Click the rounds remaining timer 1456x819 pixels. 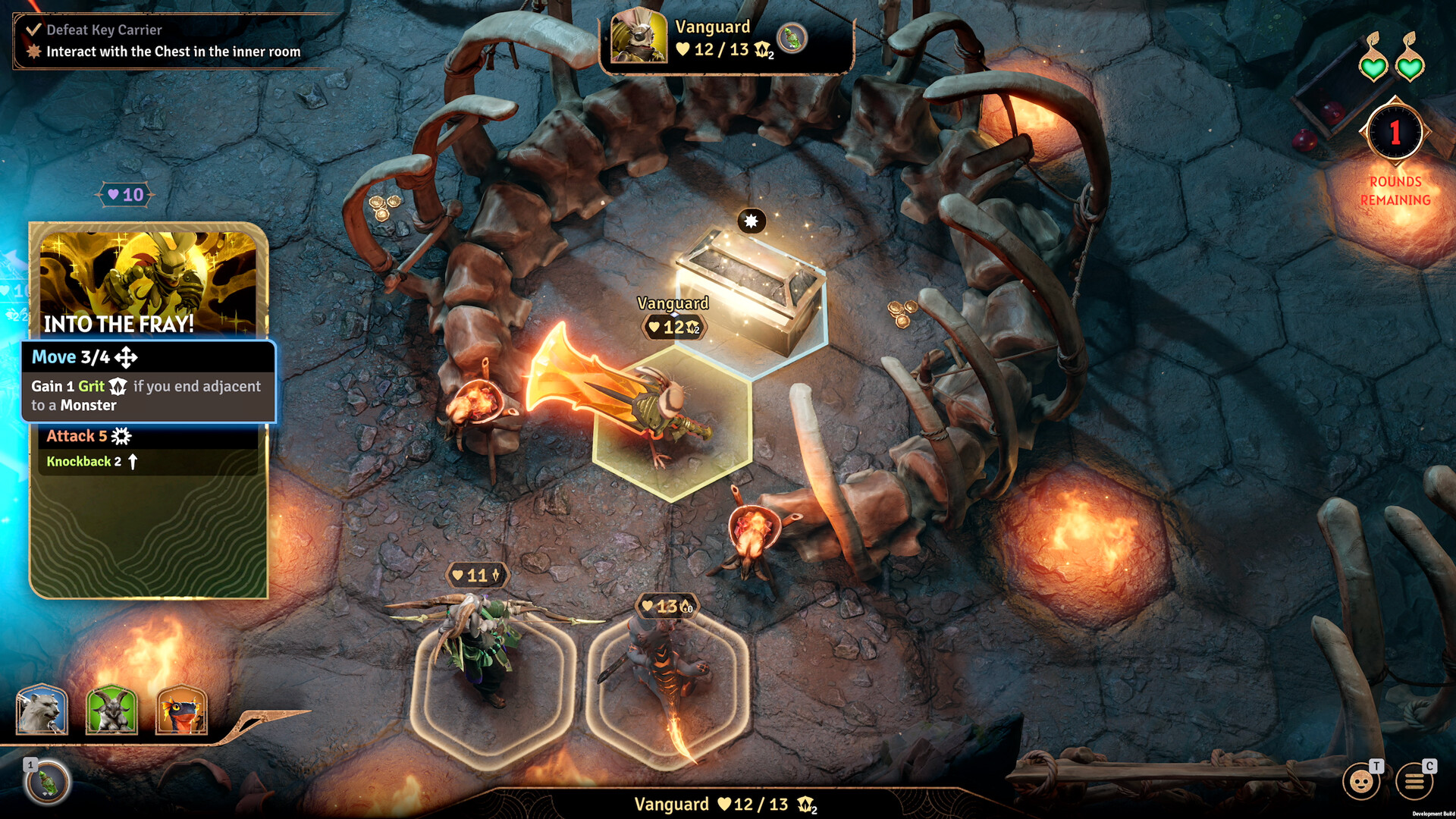(1395, 133)
